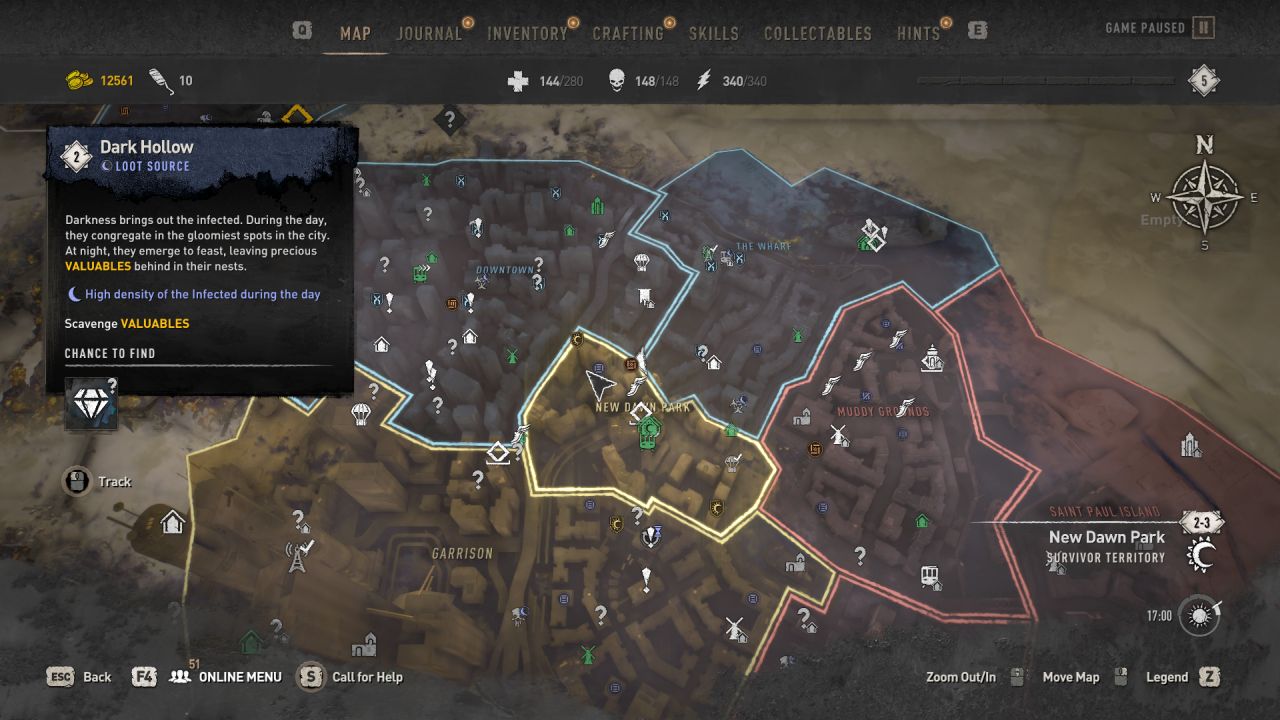Select the green building marker in New Dawn Park
Image resolution: width=1280 pixels, height=720 pixels.
coord(649,433)
